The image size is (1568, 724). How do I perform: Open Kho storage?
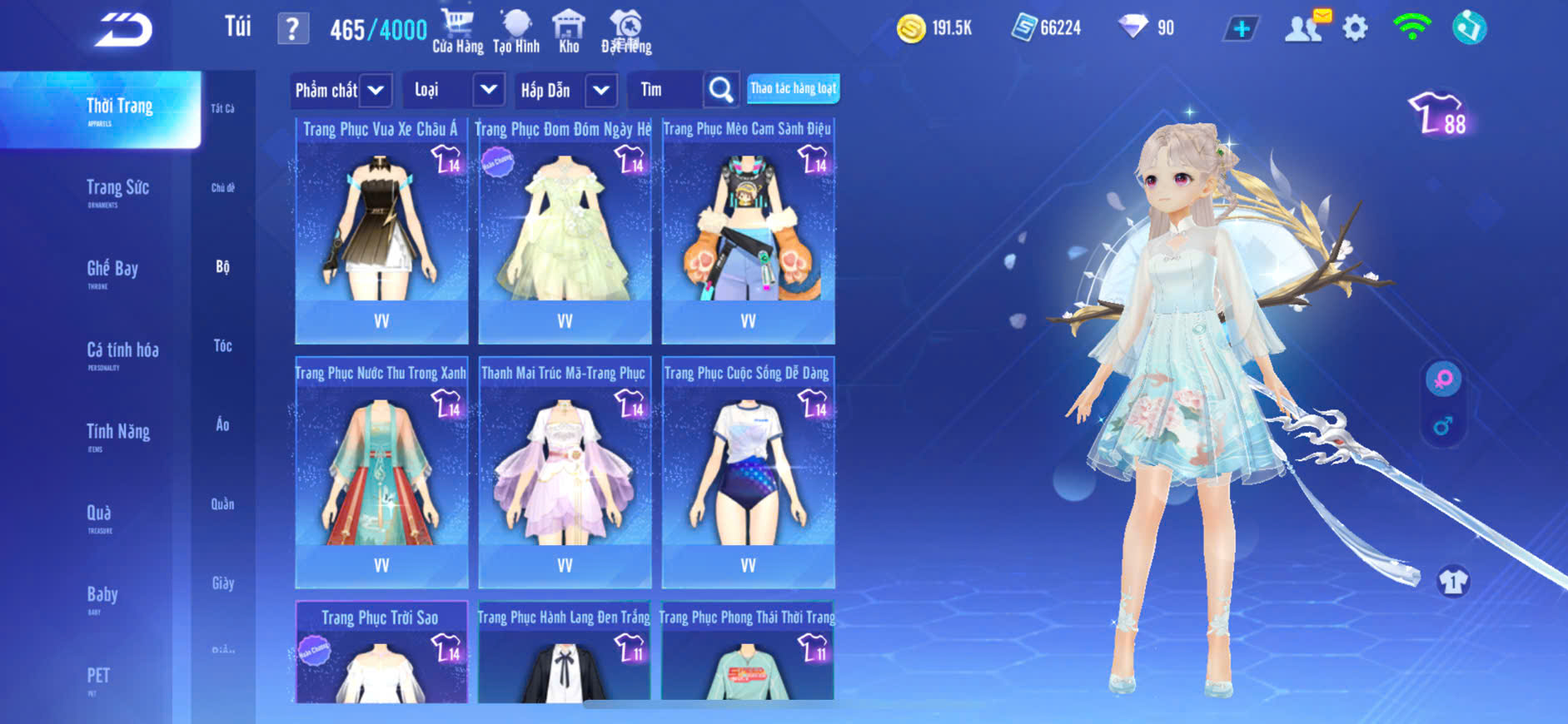[569, 32]
